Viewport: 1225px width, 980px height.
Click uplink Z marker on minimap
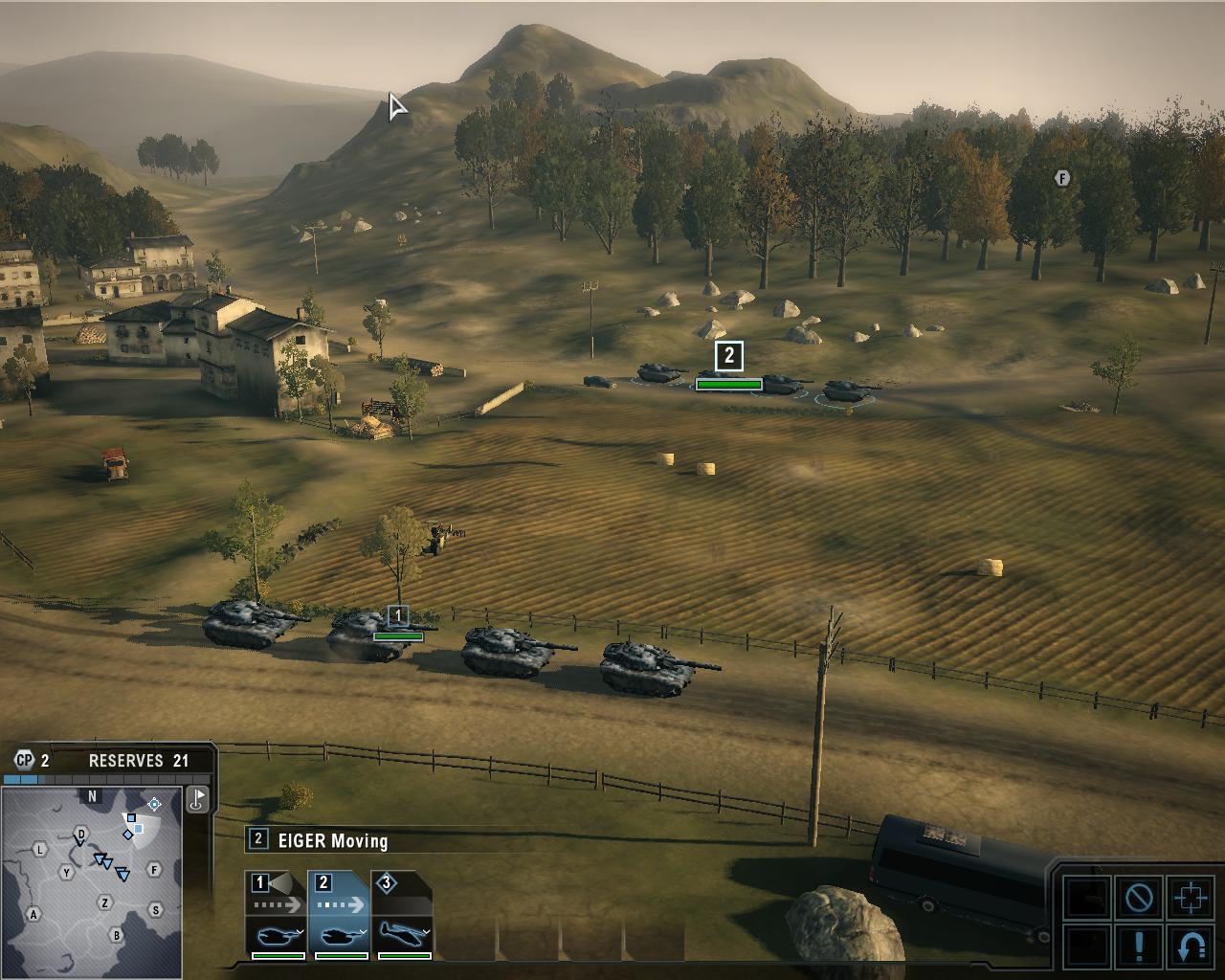(x=105, y=902)
